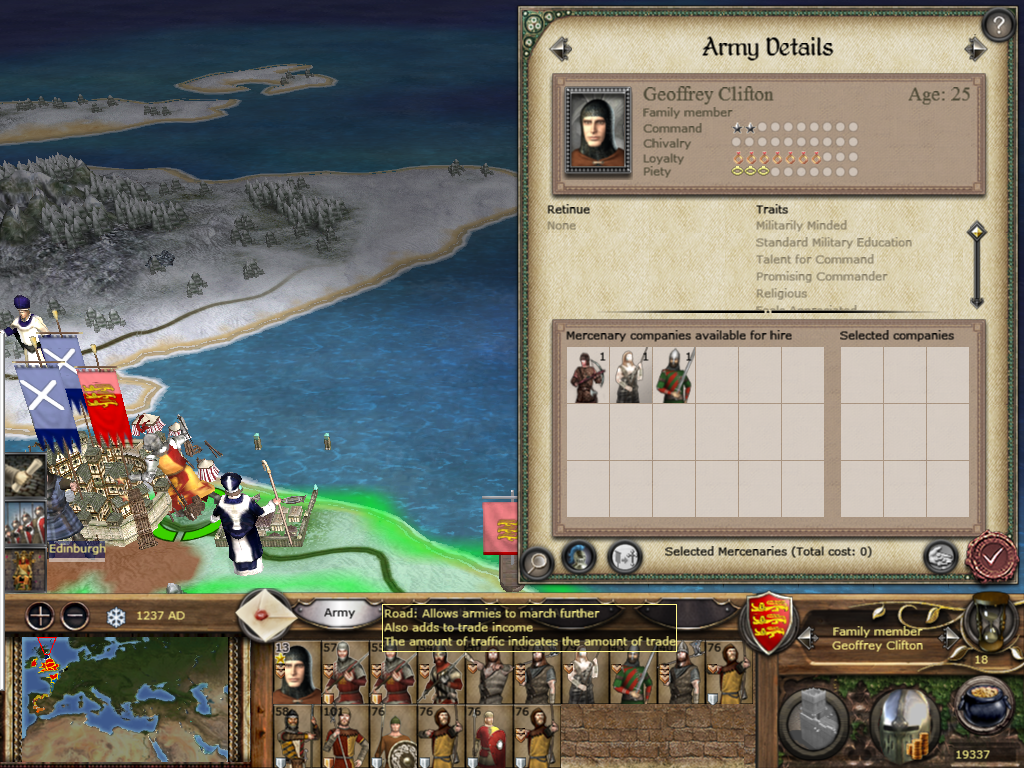
Task: Confirm with the red checkmark seal button
Action: (991, 558)
